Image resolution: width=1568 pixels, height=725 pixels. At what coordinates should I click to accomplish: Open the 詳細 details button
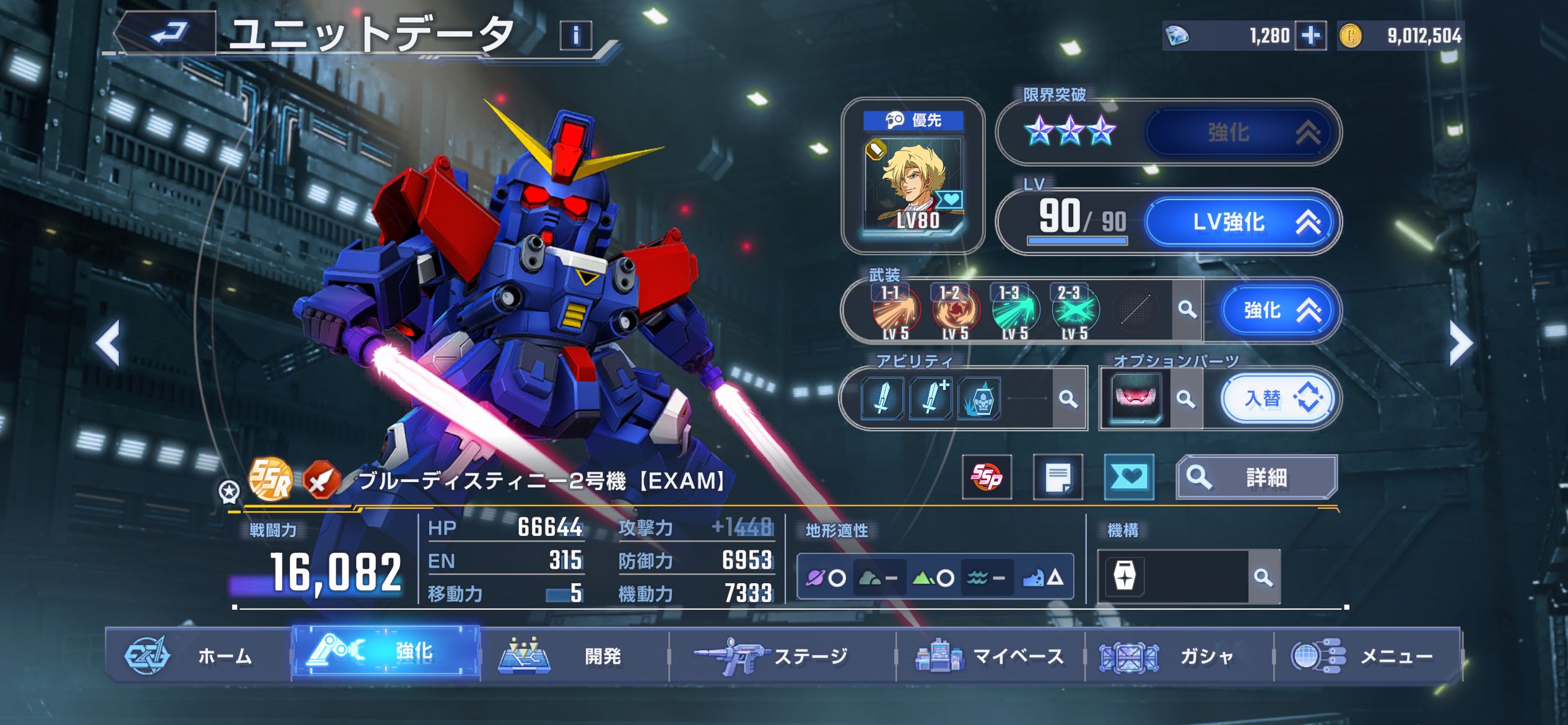click(x=1257, y=477)
